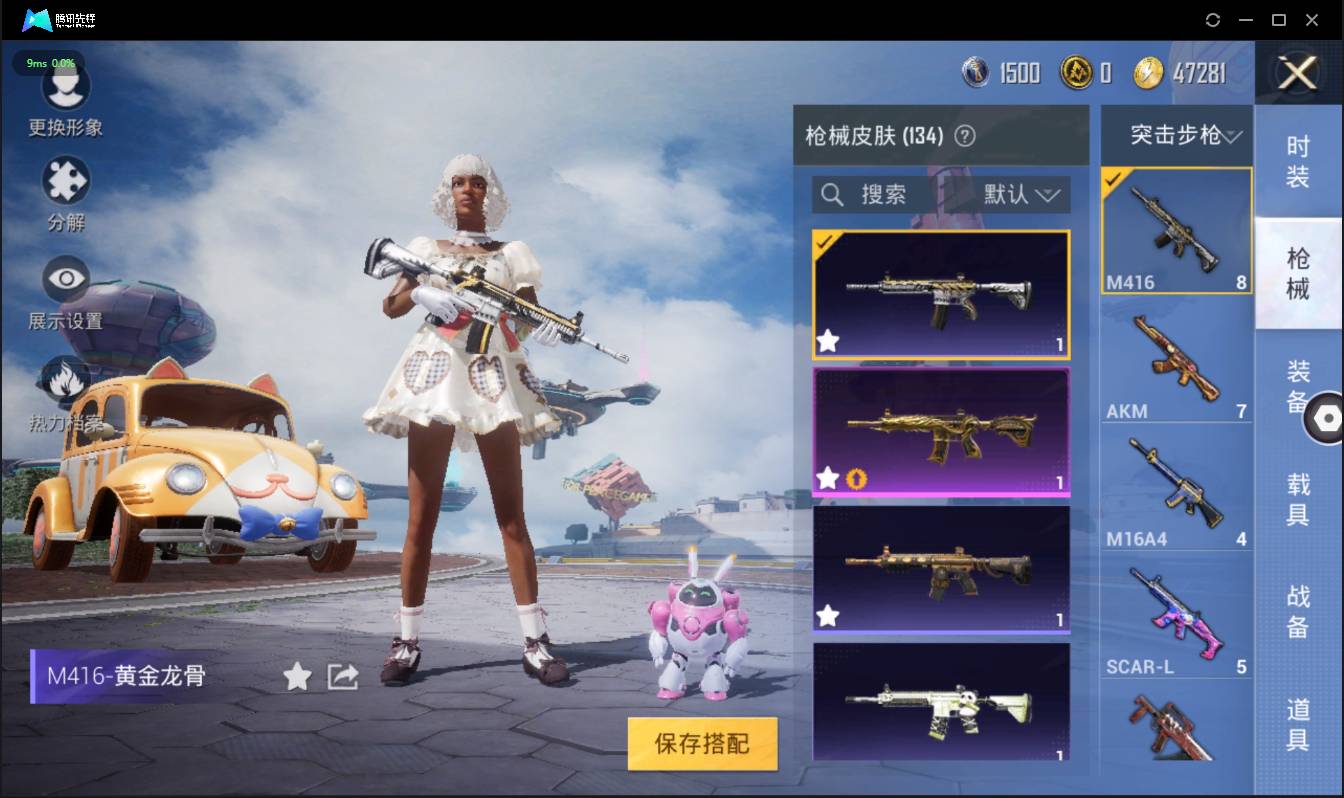This screenshot has width=1344, height=798.
Task: Click the share icon next to M416-黄金龙骨
Action: 342,676
